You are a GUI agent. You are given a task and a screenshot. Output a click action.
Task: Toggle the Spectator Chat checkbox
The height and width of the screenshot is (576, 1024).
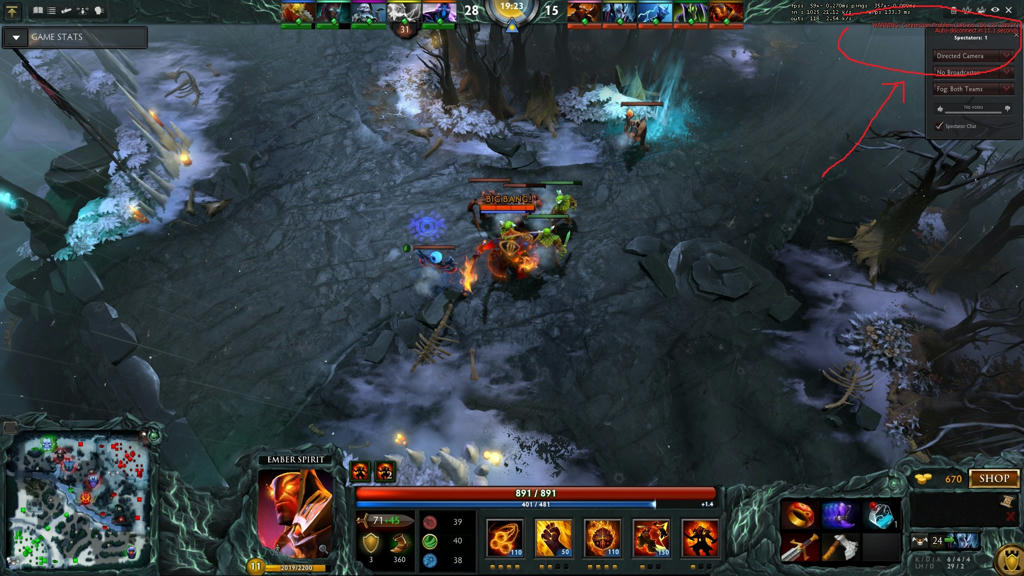(938, 126)
